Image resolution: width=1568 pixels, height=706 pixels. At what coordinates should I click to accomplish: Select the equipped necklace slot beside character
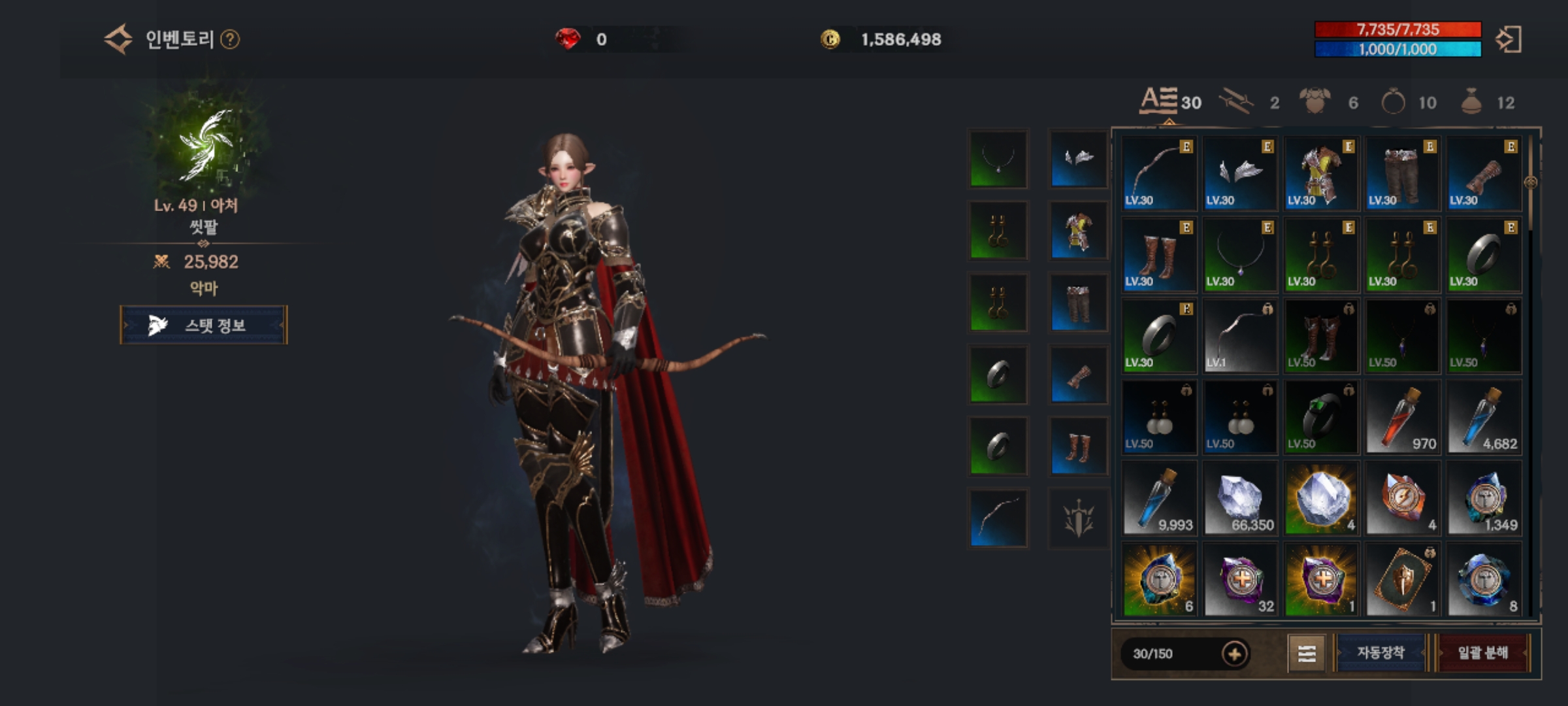click(x=998, y=159)
